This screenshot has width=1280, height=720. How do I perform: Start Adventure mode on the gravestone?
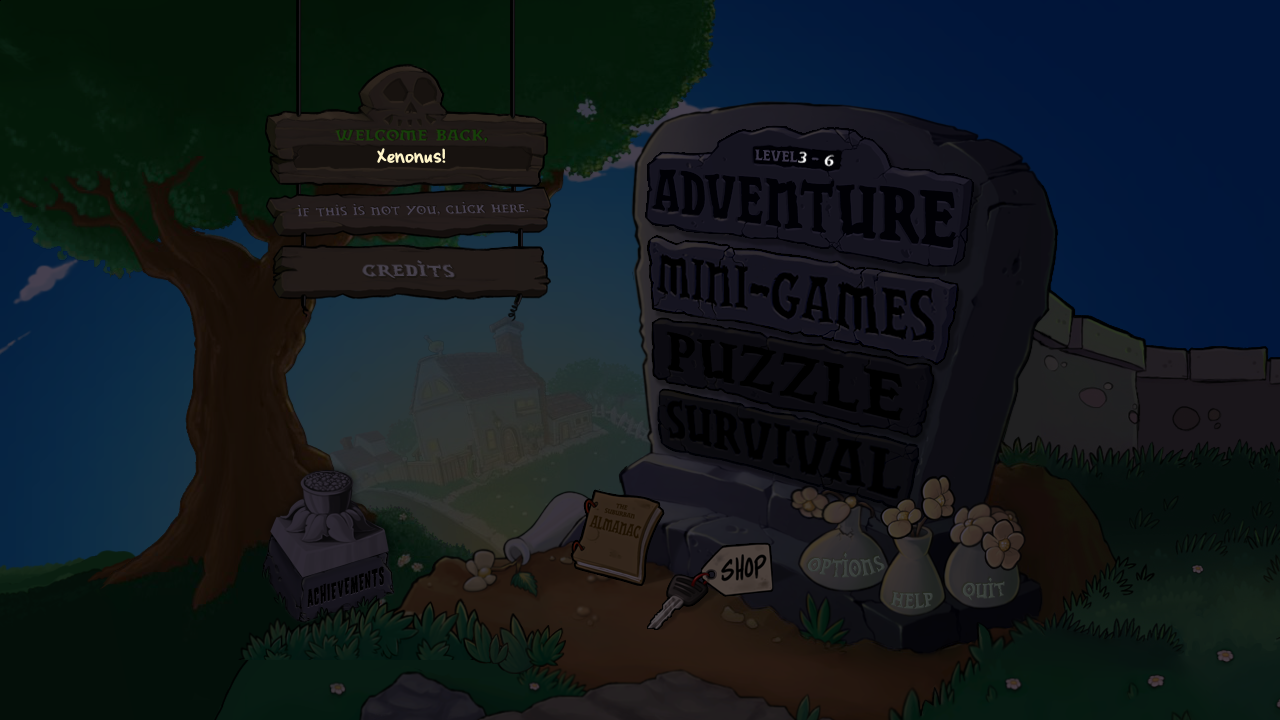[800, 207]
